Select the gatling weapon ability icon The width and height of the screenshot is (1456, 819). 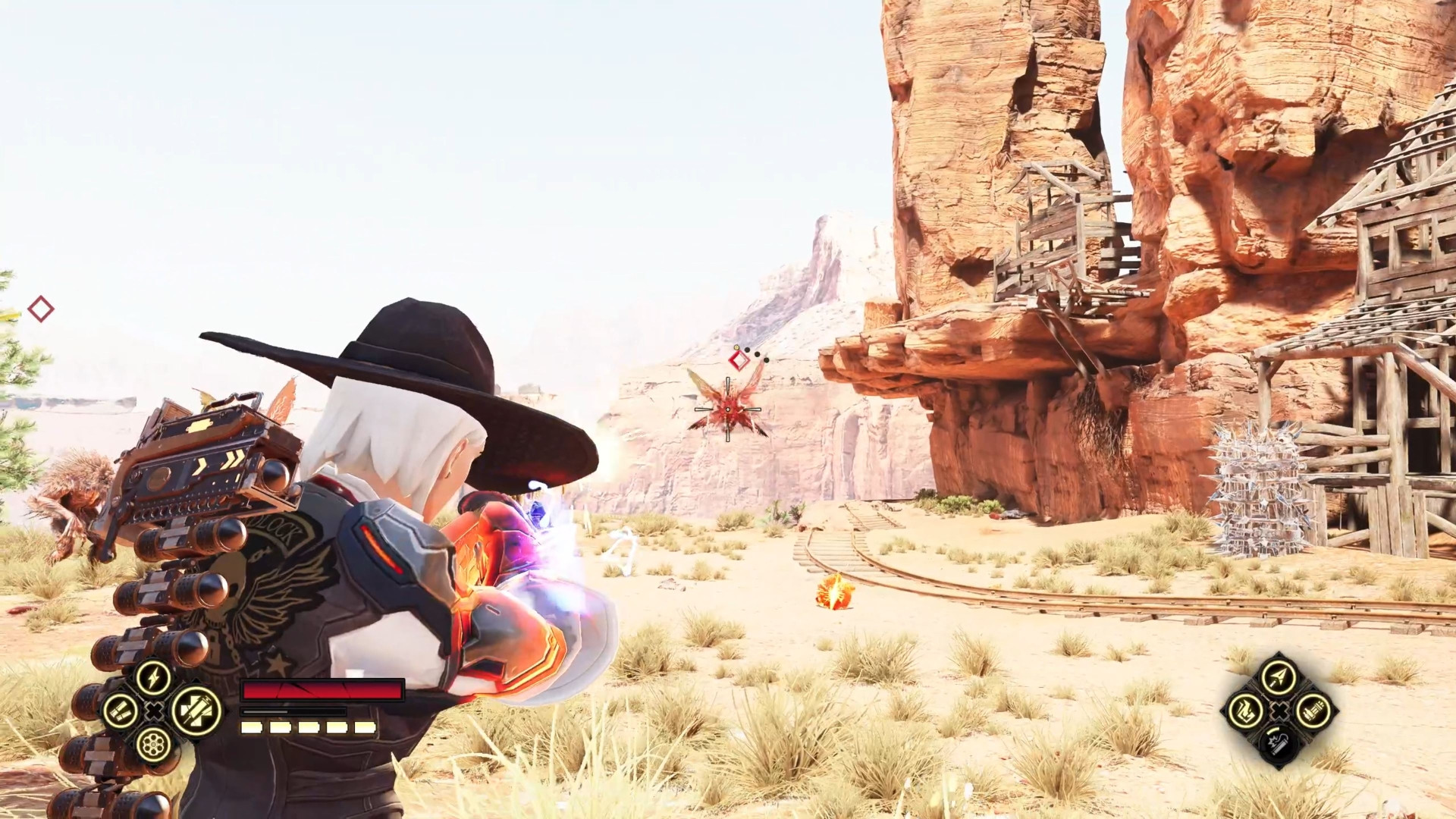(x=1314, y=712)
